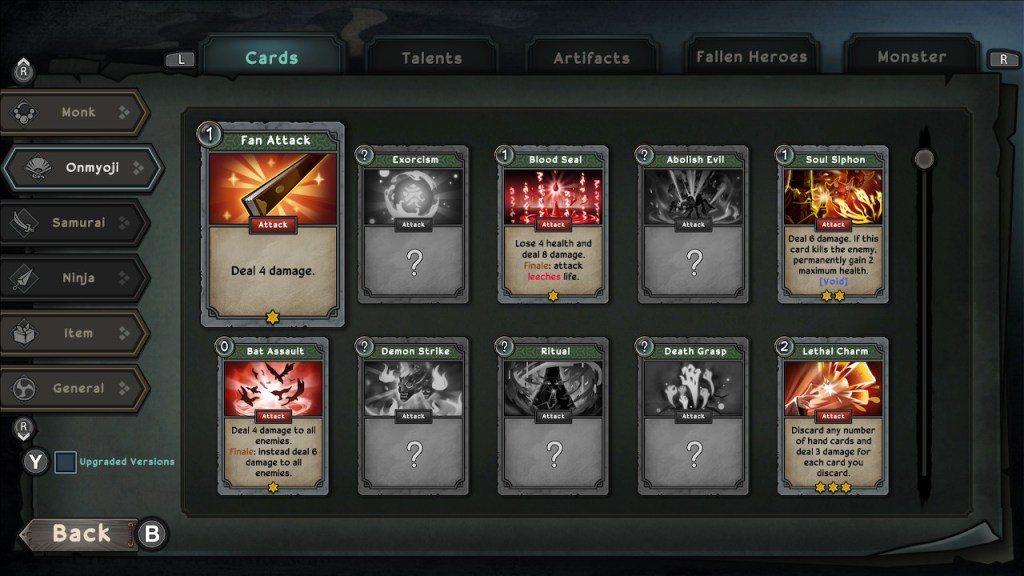1024x576 pixels.
Task: Show the Fallen Heroes tab
Action: (751, 57)
